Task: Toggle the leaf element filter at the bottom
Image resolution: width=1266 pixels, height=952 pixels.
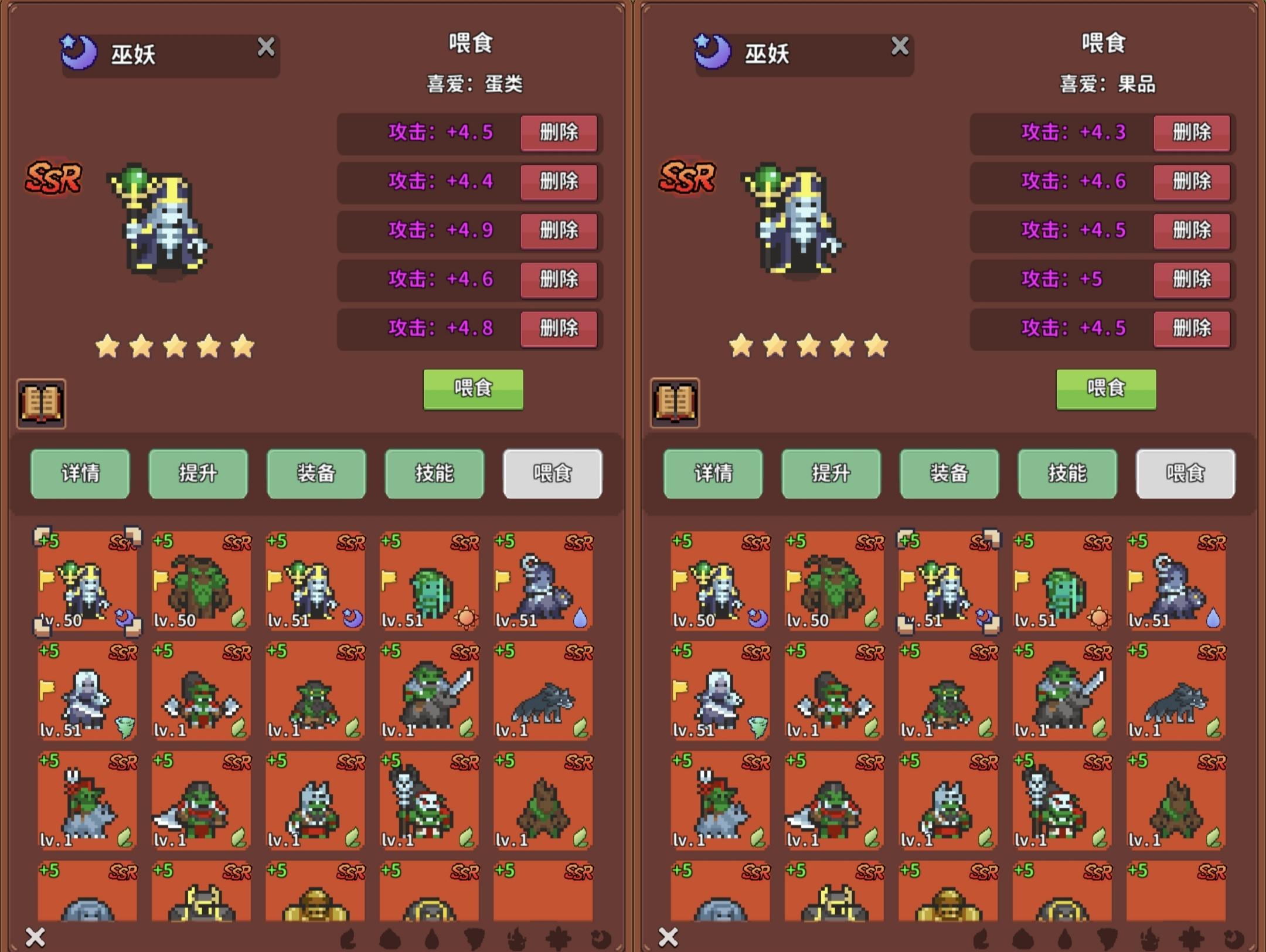Action: click(x=349, y=939)
